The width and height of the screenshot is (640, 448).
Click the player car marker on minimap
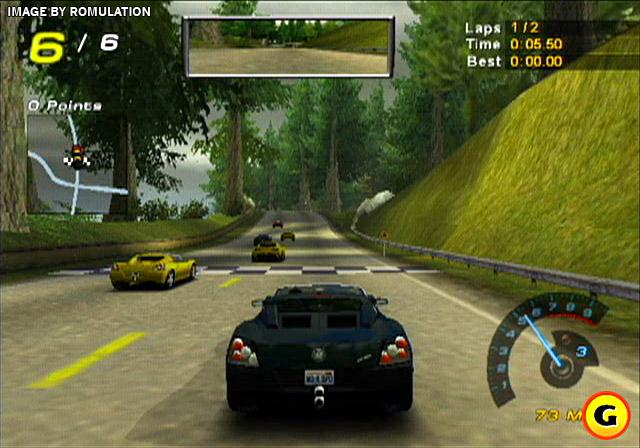pos(73,155)
